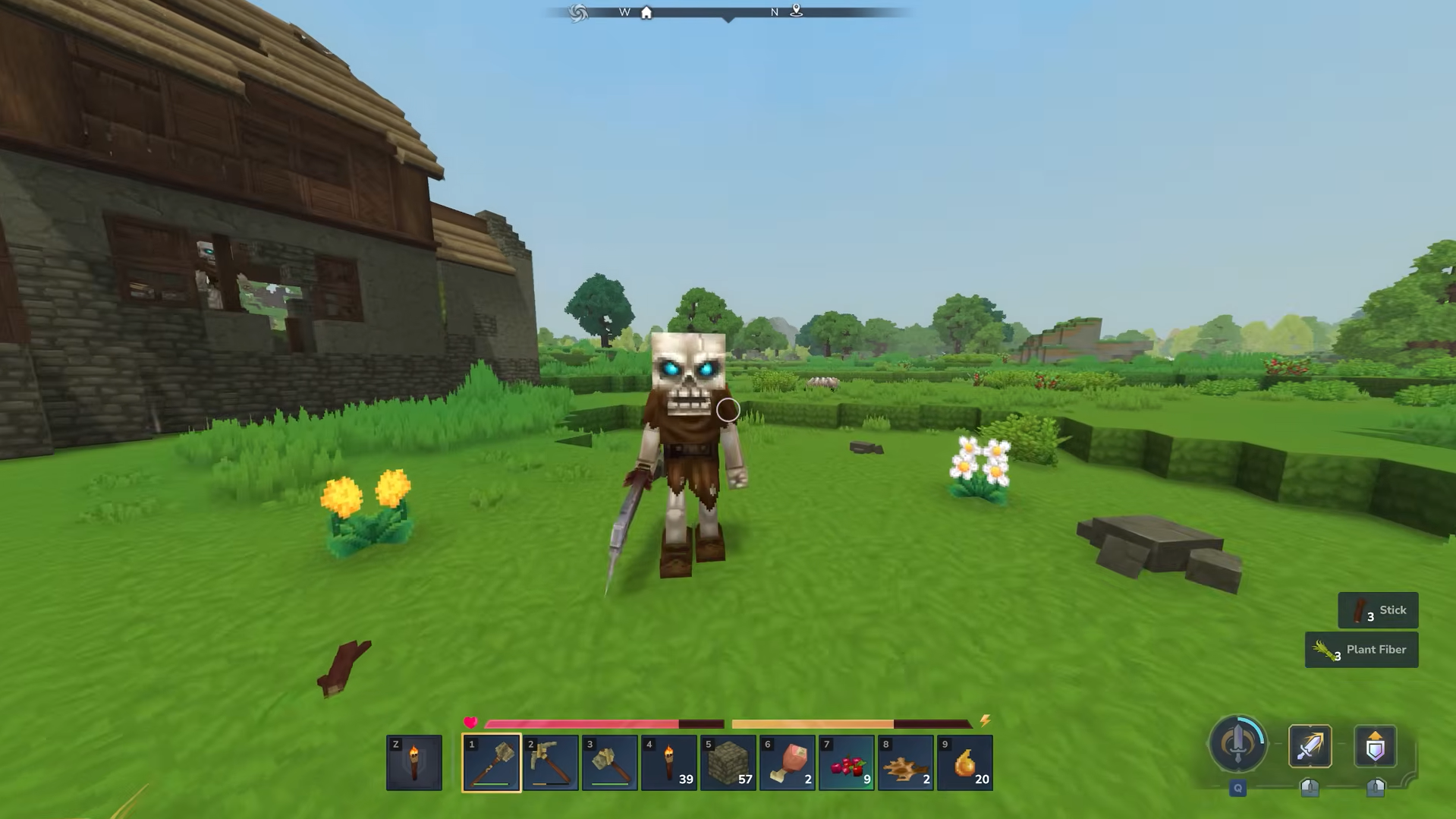
Task: Click the waypoint pin on the compass bar
Action: [x=795, y=12]
